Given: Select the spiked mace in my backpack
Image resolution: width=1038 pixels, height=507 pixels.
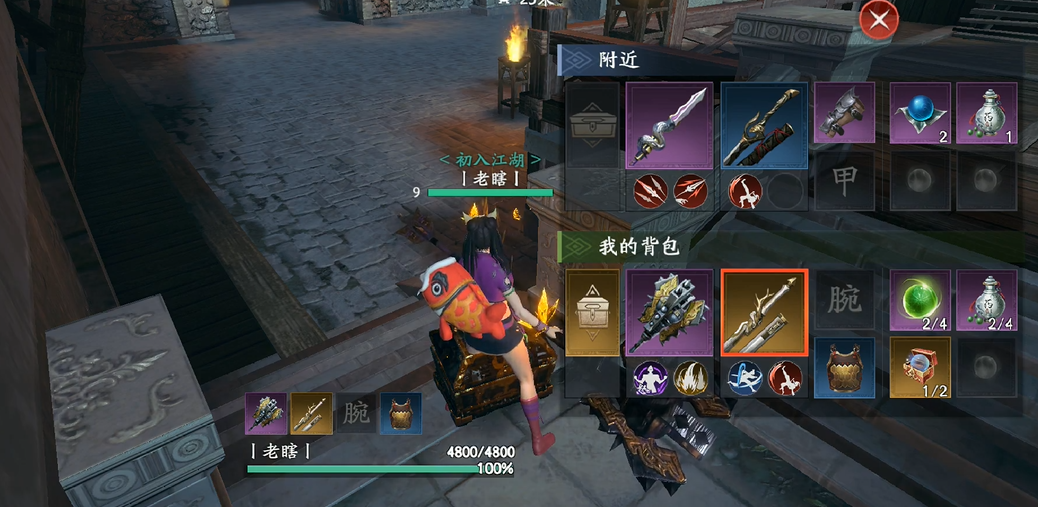Looking at the screenshot, I should click(x=669, y=312).
